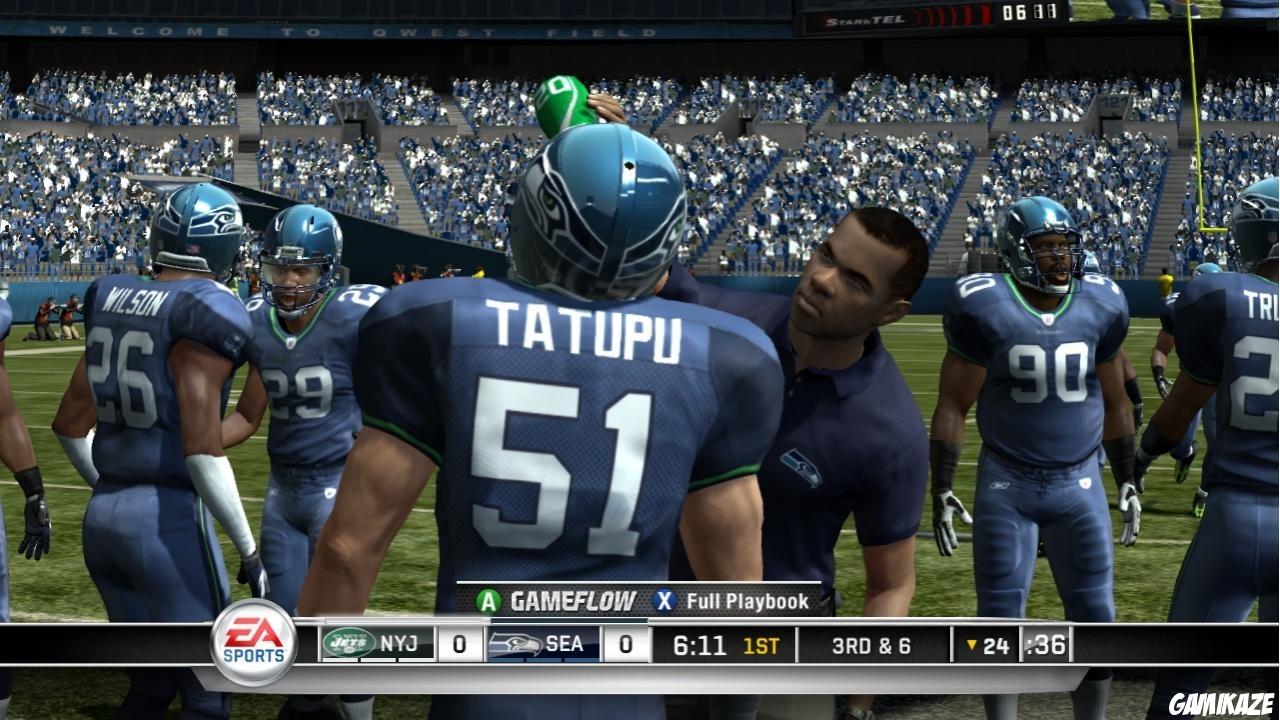
Task: Click the NYJ score of 0
Action: coord(460,644)
